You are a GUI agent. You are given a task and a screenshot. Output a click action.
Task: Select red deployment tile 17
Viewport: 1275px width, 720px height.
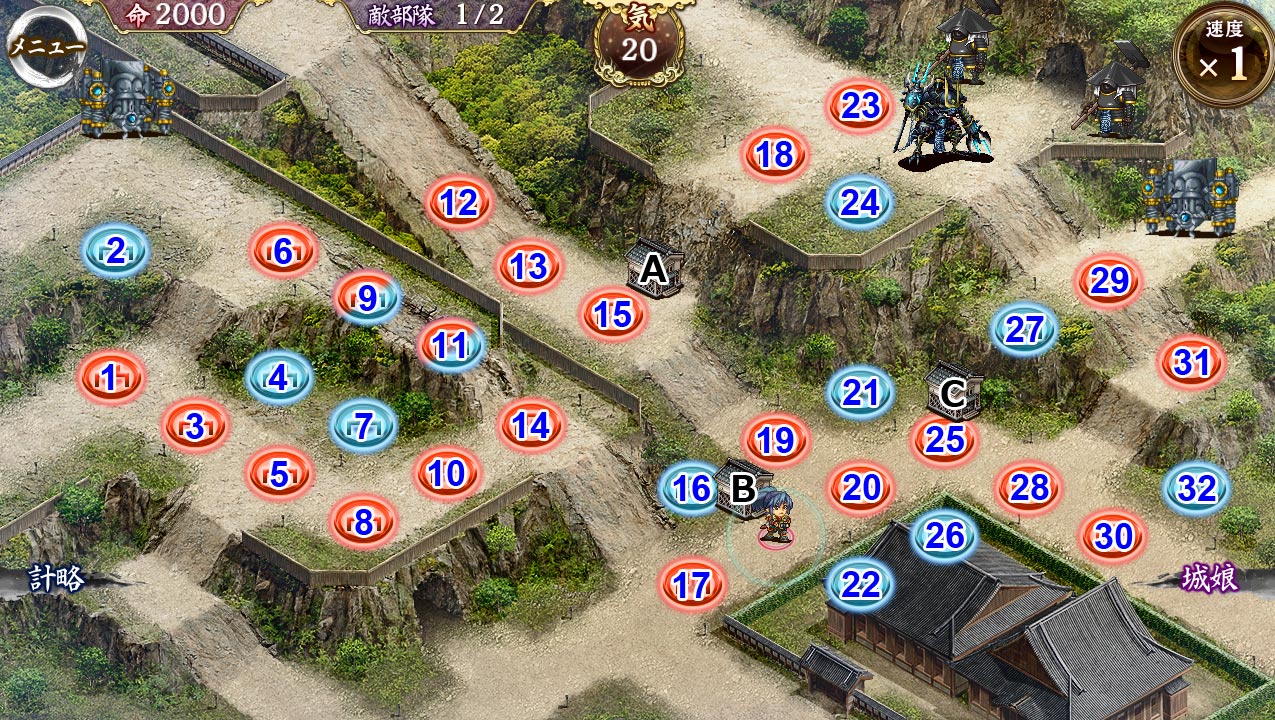coord(692,585)
